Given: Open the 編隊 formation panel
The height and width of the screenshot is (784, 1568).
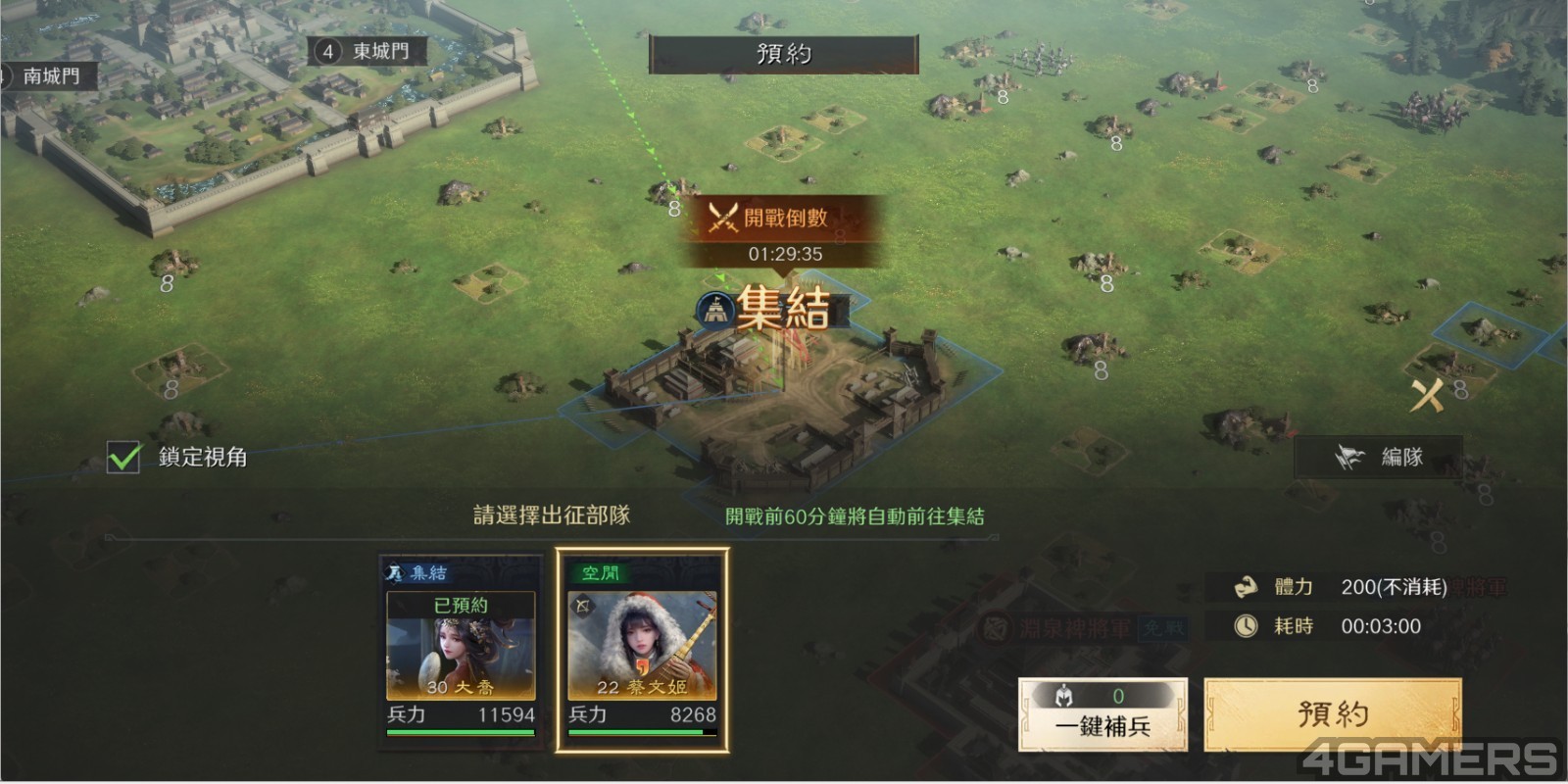Looking at the screenshot, I should tap(1379, 457).
